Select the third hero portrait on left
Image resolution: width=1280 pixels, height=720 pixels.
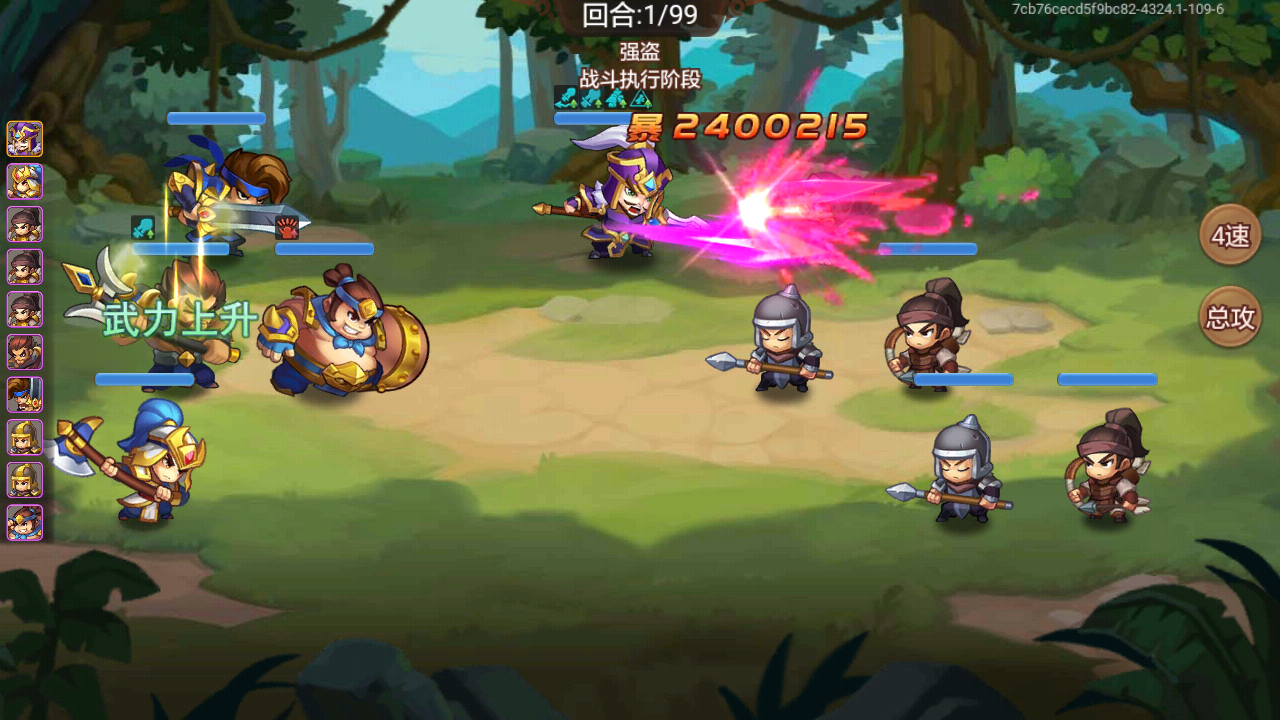pos(24,225)
